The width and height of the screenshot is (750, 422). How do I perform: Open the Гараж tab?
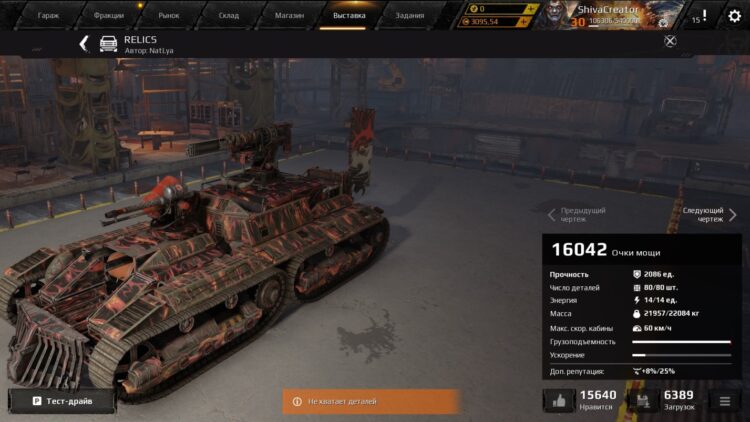48,15
